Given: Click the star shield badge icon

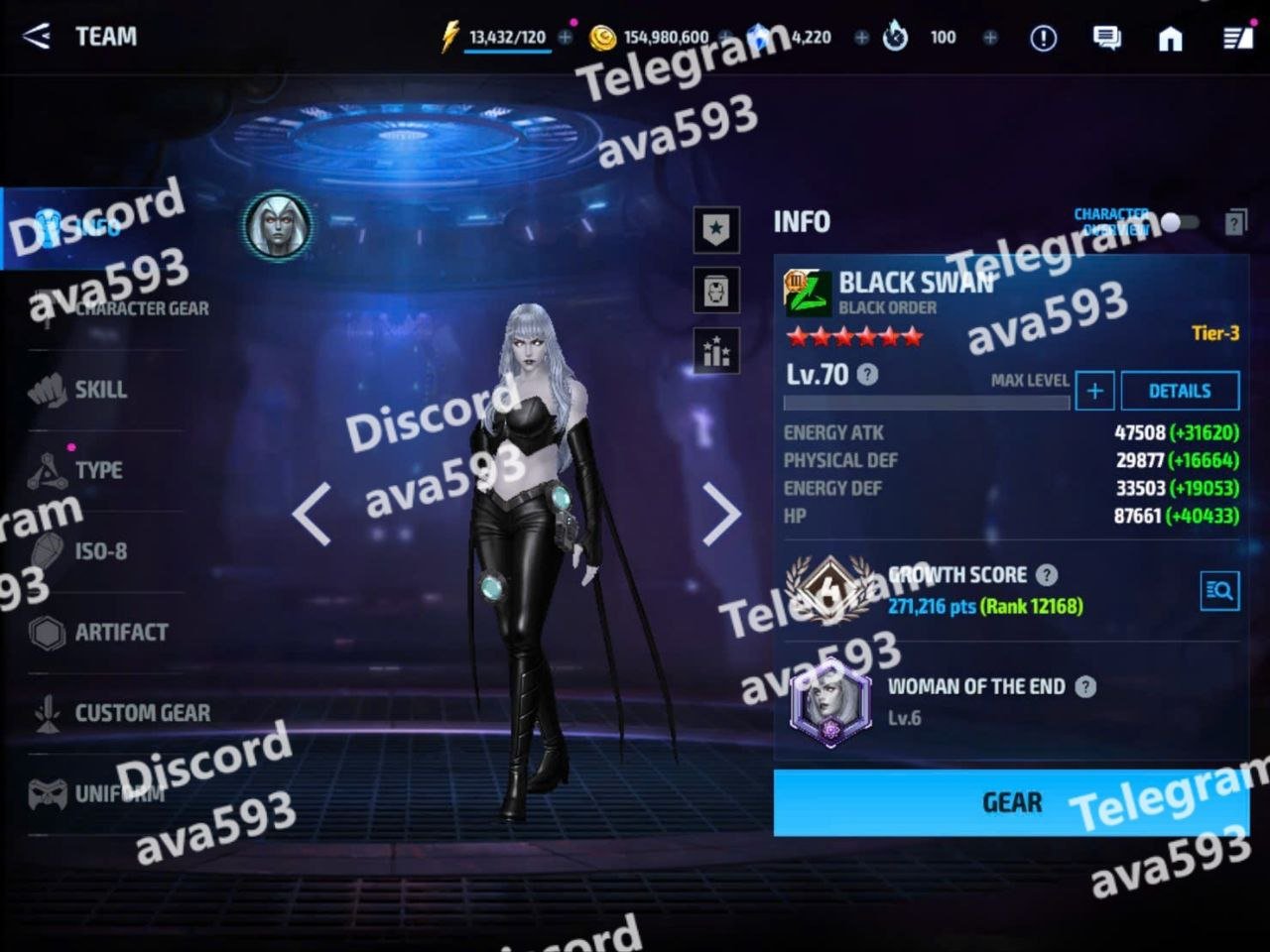Looking at the screenshot, I should [716, 229].
